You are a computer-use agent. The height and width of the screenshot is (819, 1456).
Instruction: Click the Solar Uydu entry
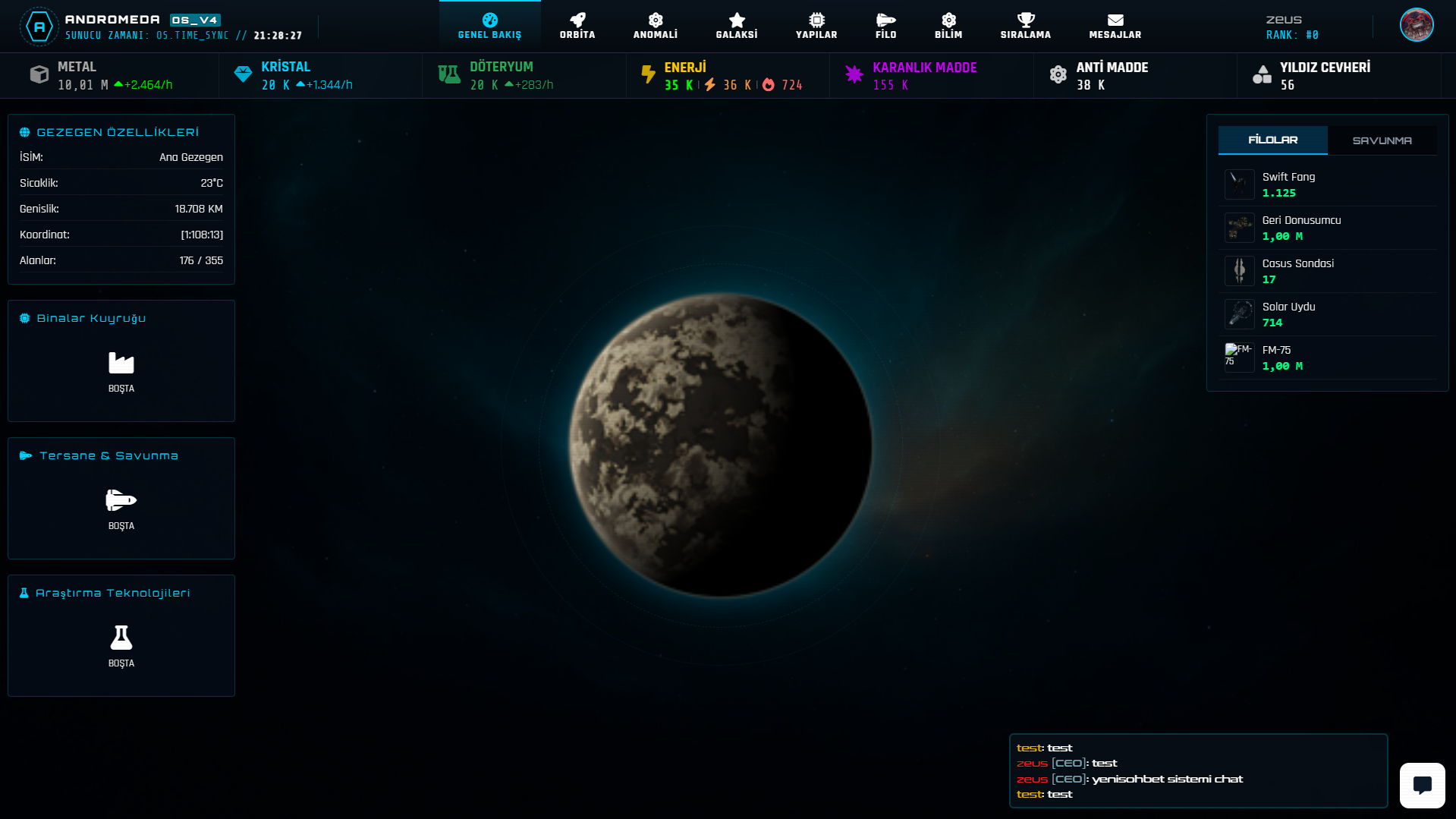pyautogui.click(x=1328, y=314)
